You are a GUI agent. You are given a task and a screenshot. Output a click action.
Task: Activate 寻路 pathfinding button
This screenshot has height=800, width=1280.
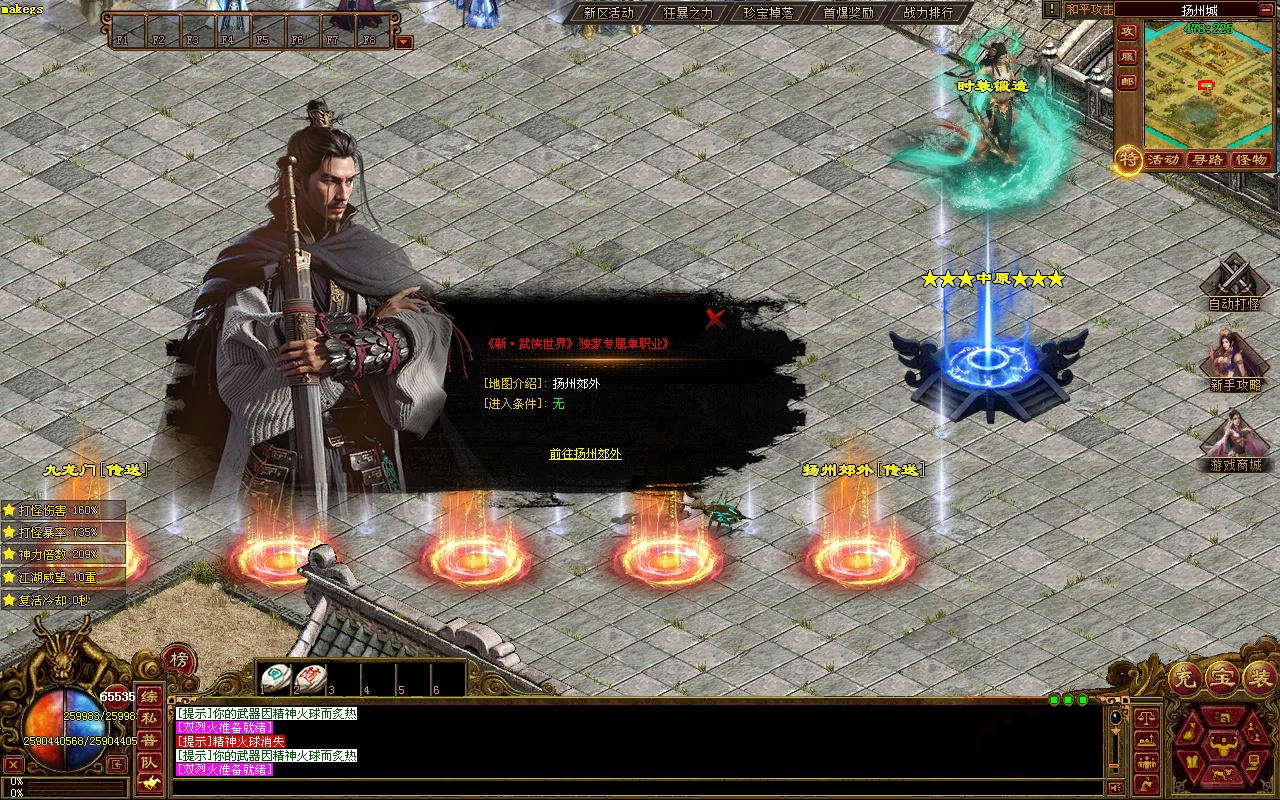click(1207, 160)
